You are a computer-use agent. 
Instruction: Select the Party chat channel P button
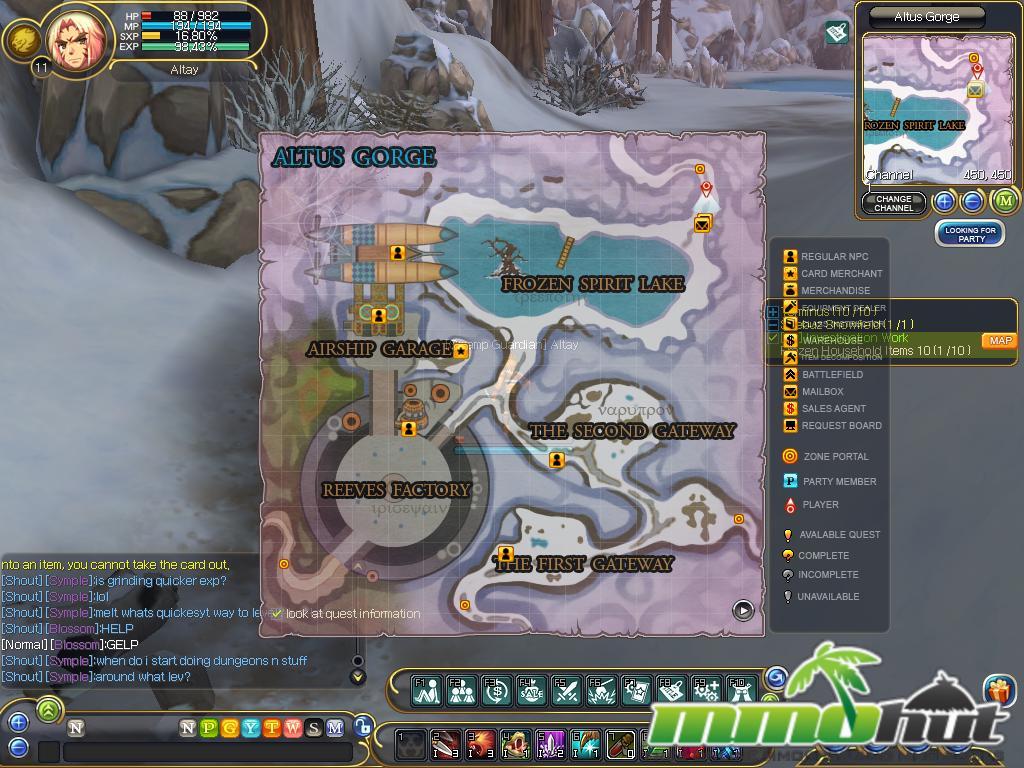(x=208, y=728)
